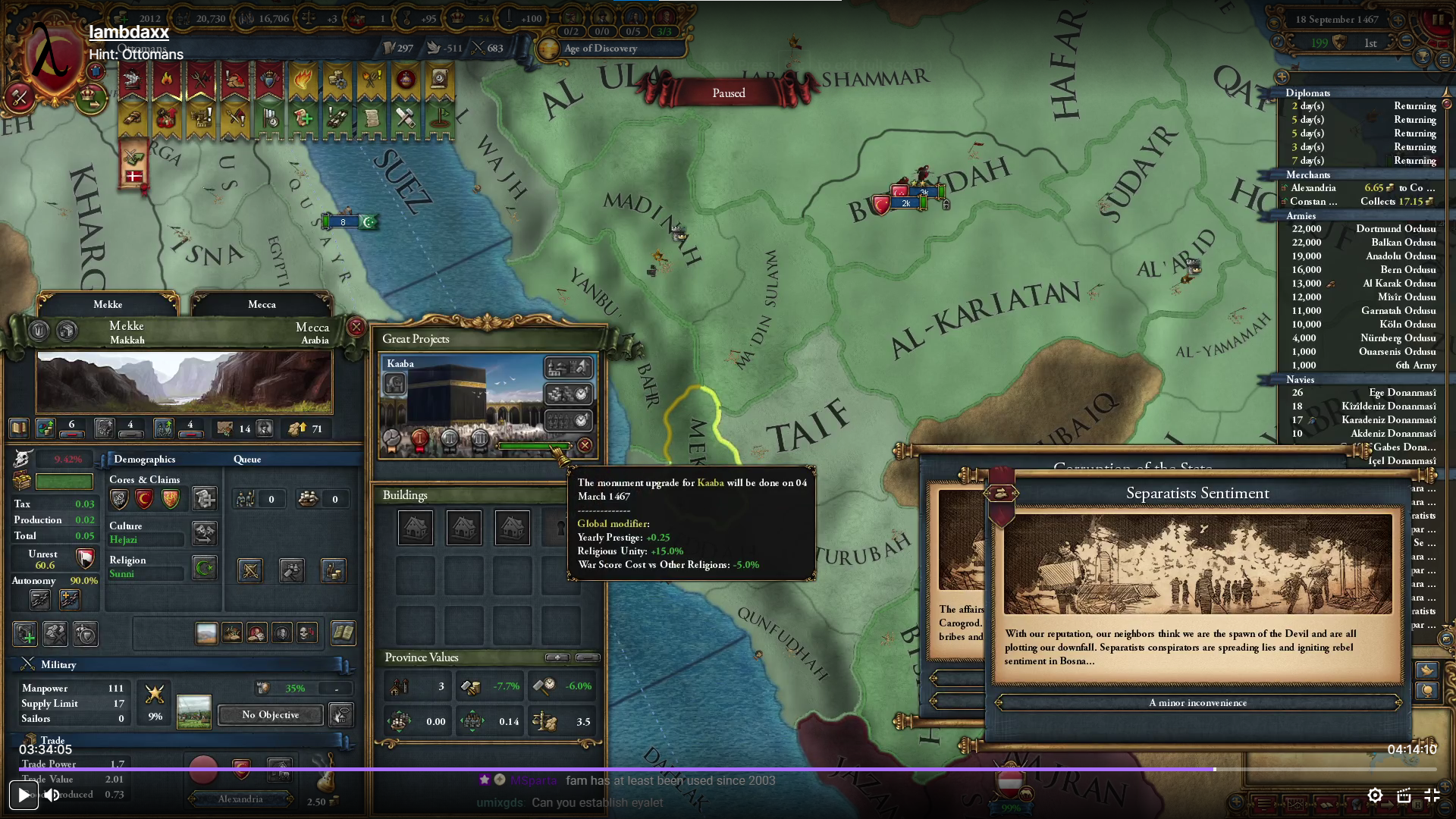The width and height of the screenshot is (1456, 819).
Task: Open the Ottoman country shield
Action: [52, 59]
